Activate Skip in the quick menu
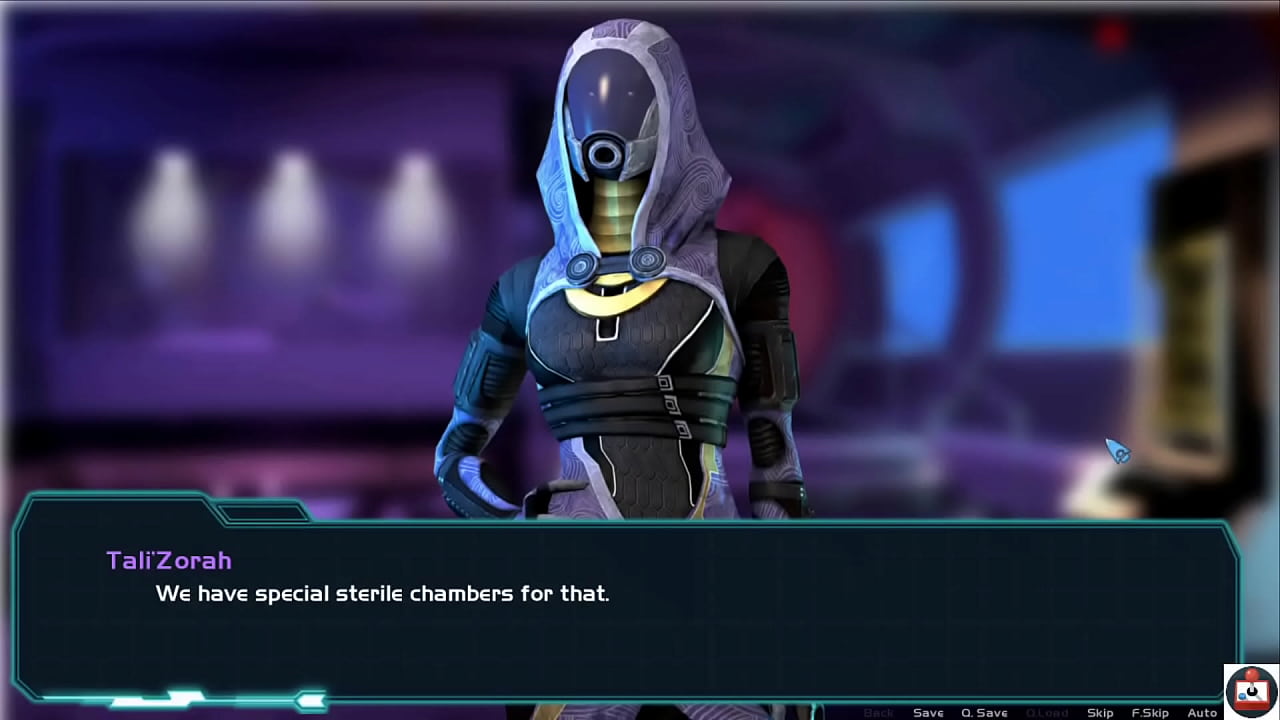This screenshot has height=720, width=1280. pos(1100,712)
